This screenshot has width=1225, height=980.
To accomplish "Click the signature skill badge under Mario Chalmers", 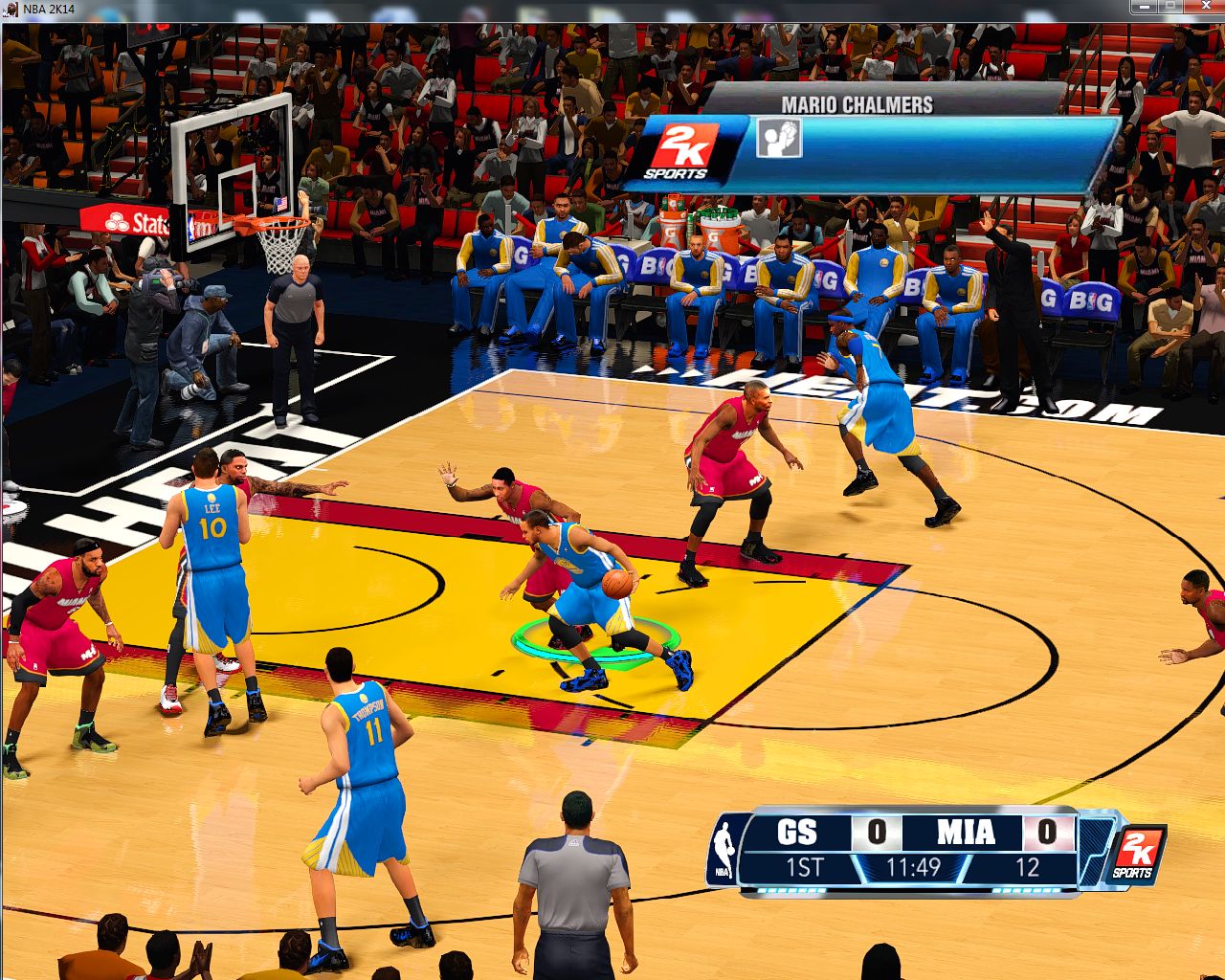I will click(779, 139).
